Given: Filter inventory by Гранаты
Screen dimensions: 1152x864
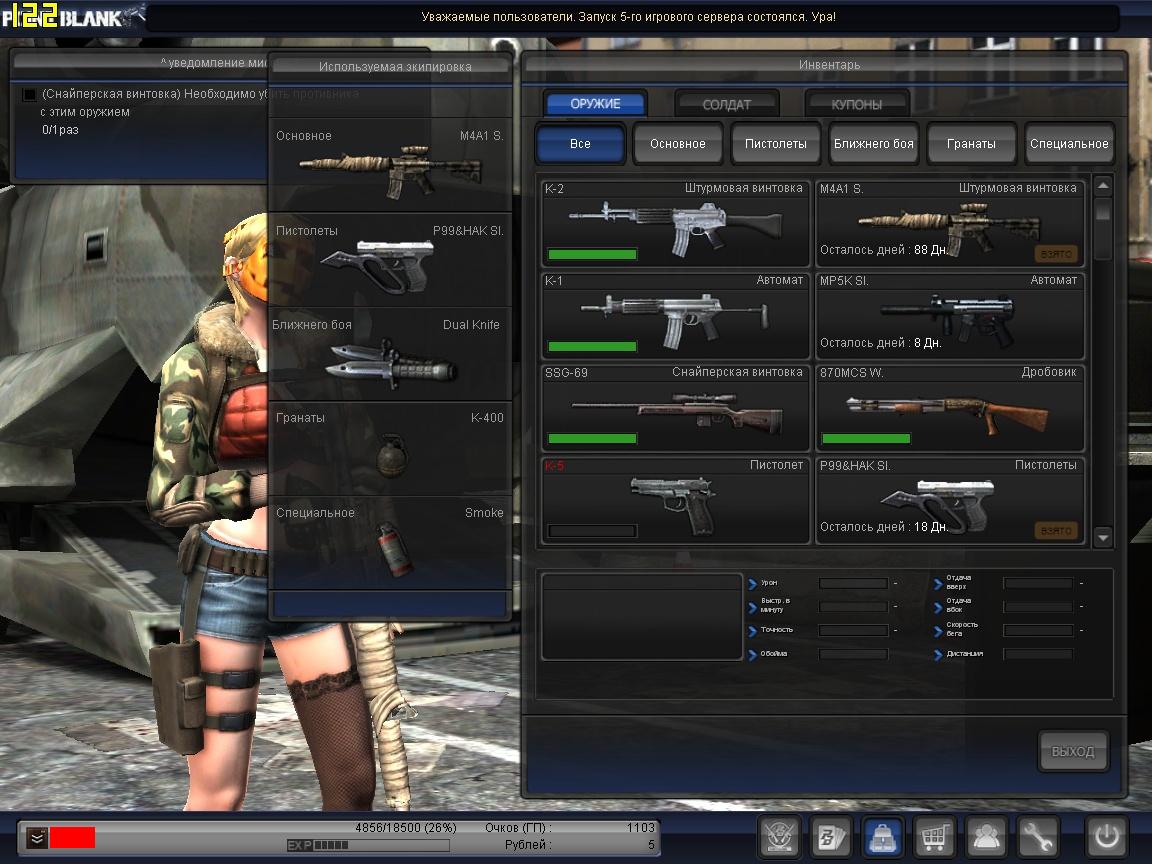Looking at the screenshot, I should coord(971,143).
